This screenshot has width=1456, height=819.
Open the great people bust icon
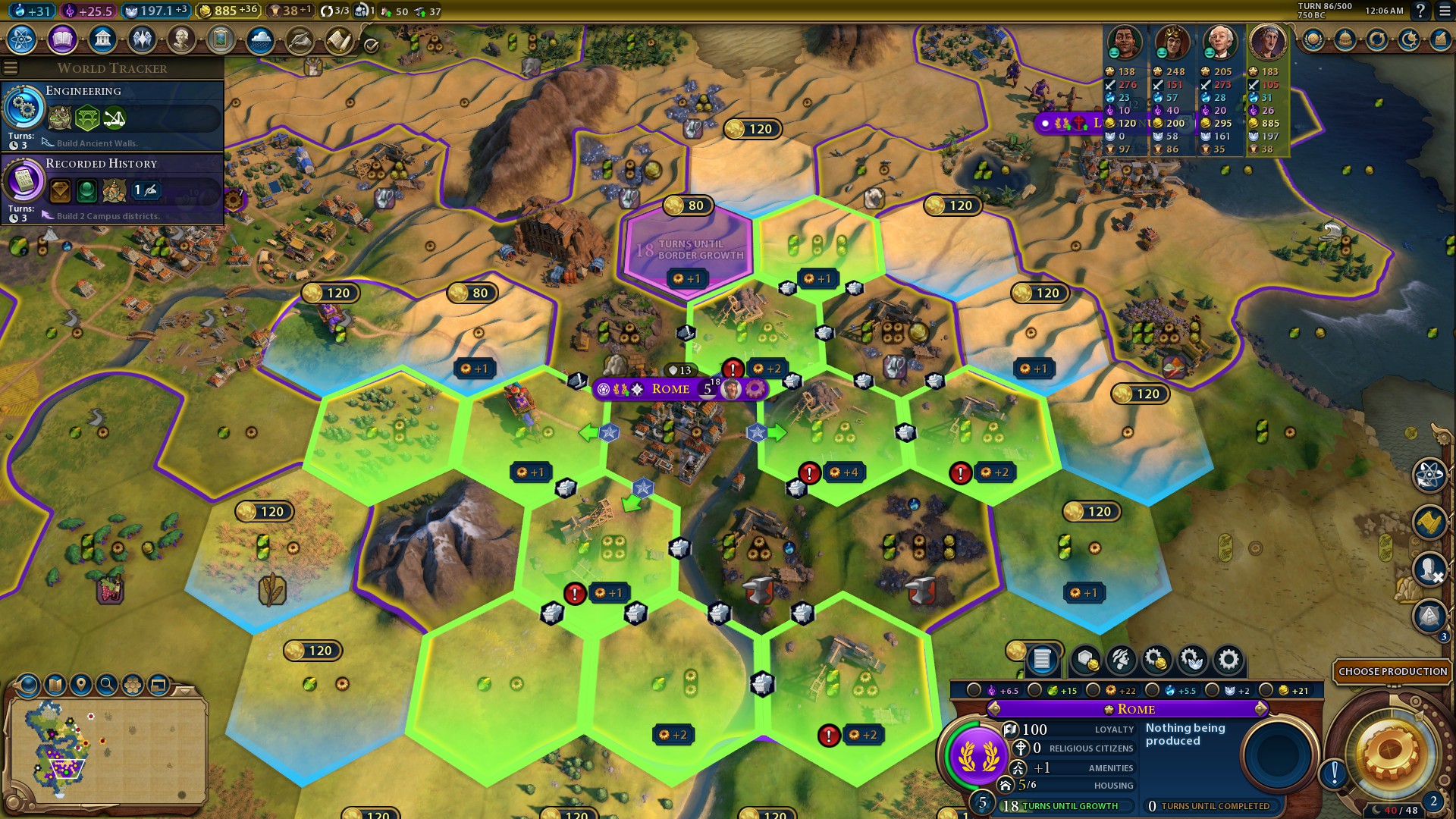click(181, 39)
